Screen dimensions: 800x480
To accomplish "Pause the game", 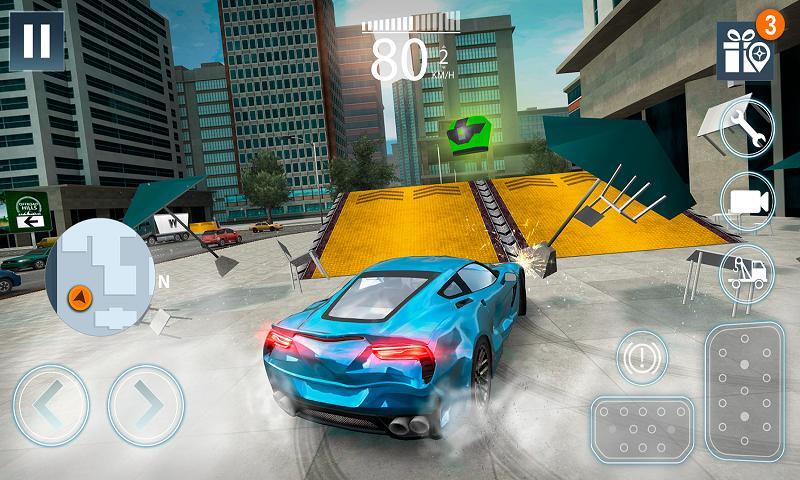I will tap(35, 40).
